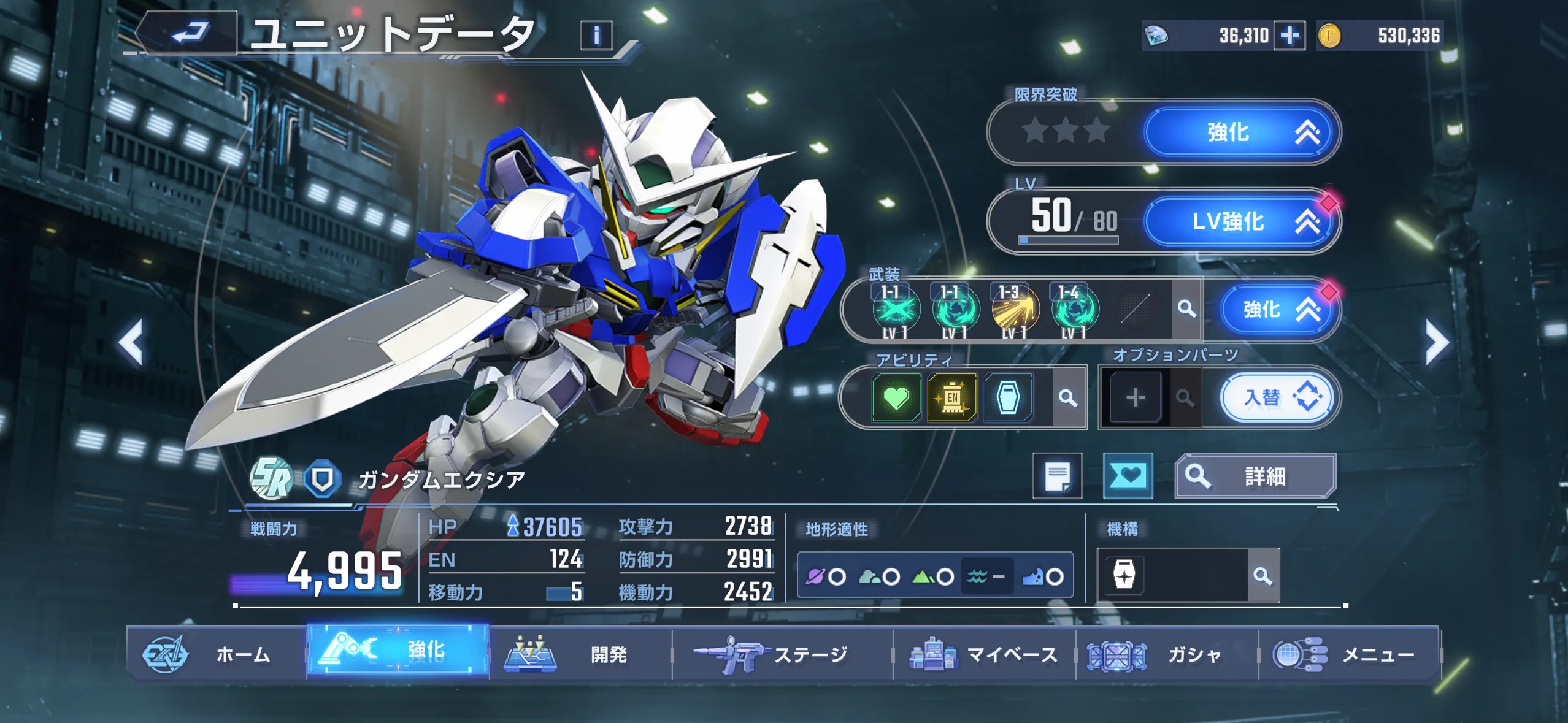
Task: Open the memo note icon
Action: pyautogui.click(x=1058, y=476)
